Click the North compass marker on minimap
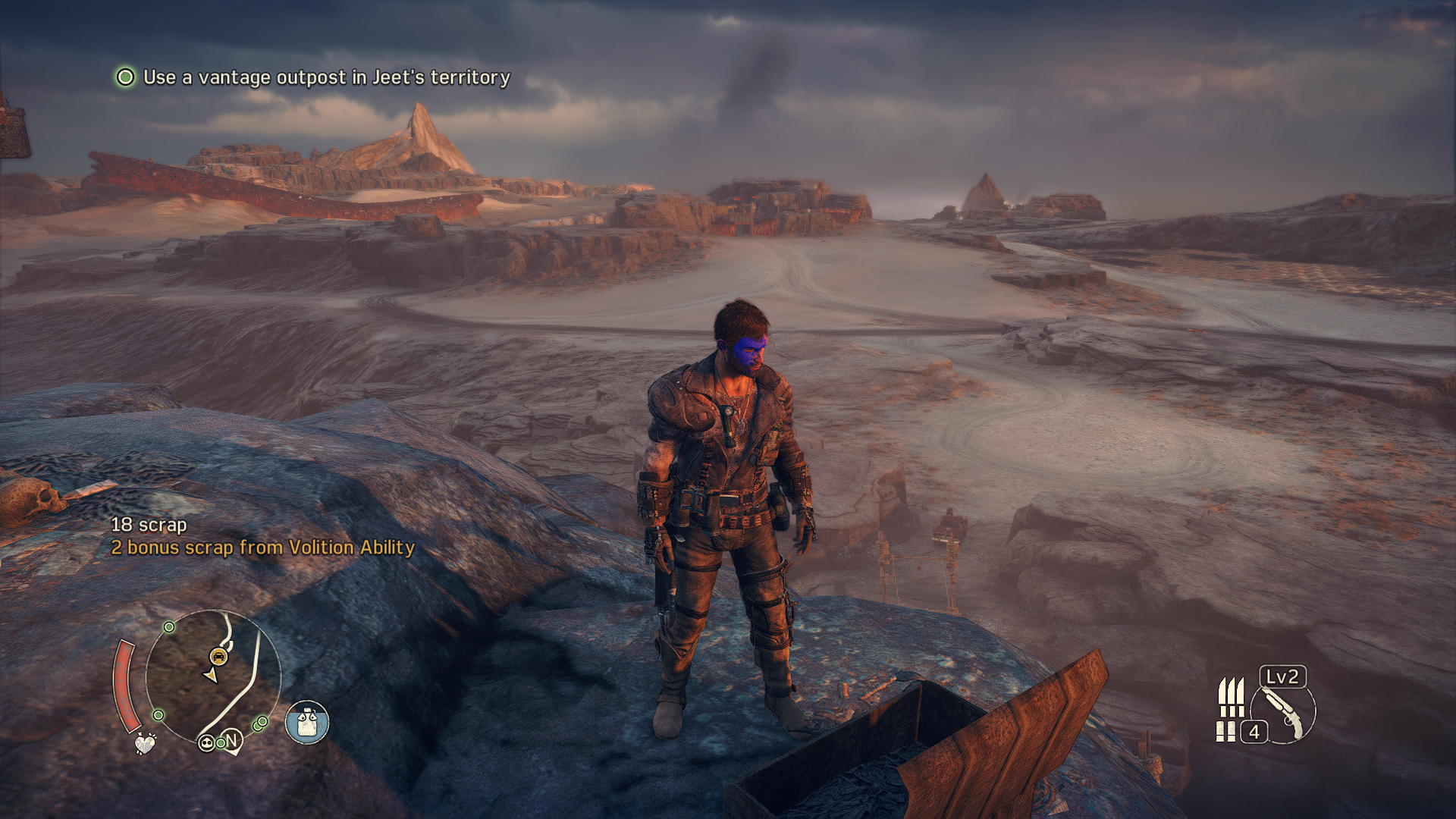 [x=232, y=740]
